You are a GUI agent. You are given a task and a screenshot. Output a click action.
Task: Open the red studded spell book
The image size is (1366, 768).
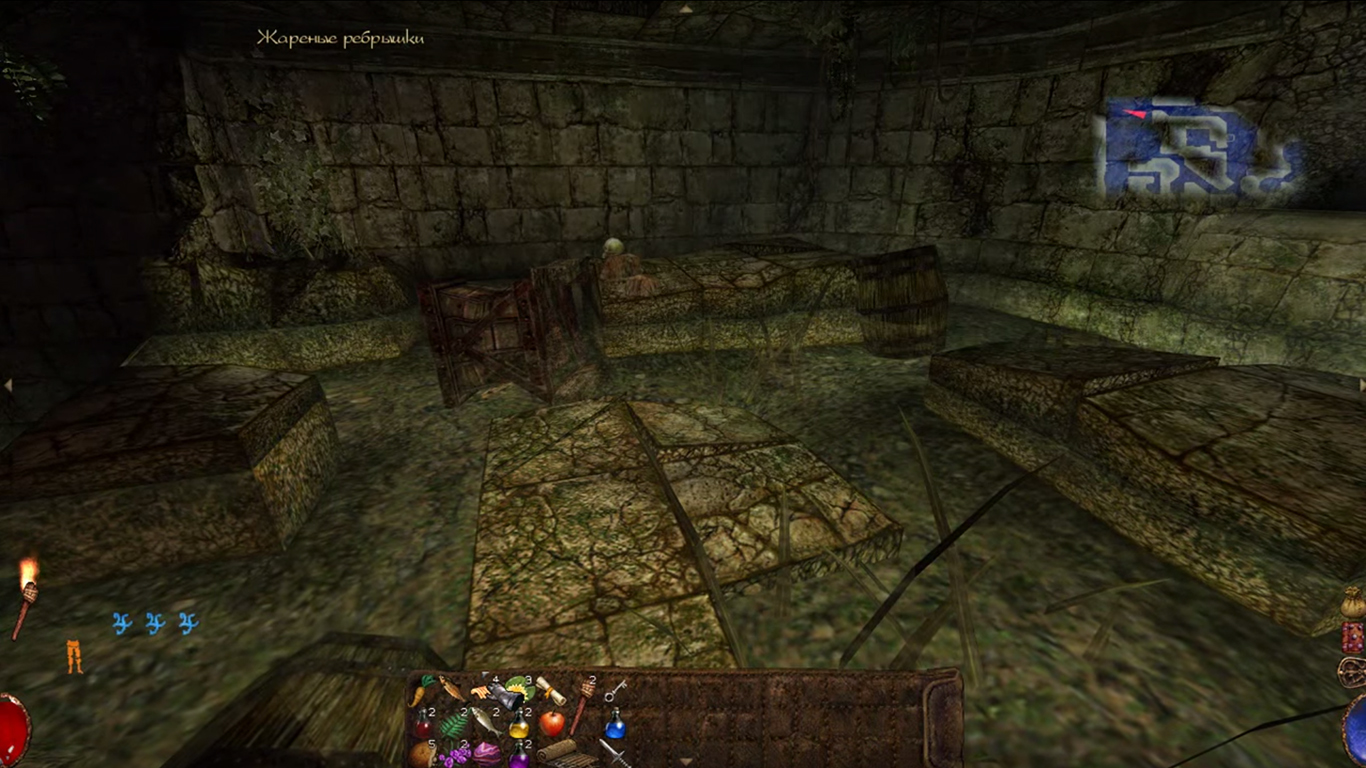tap(1352, 637)
